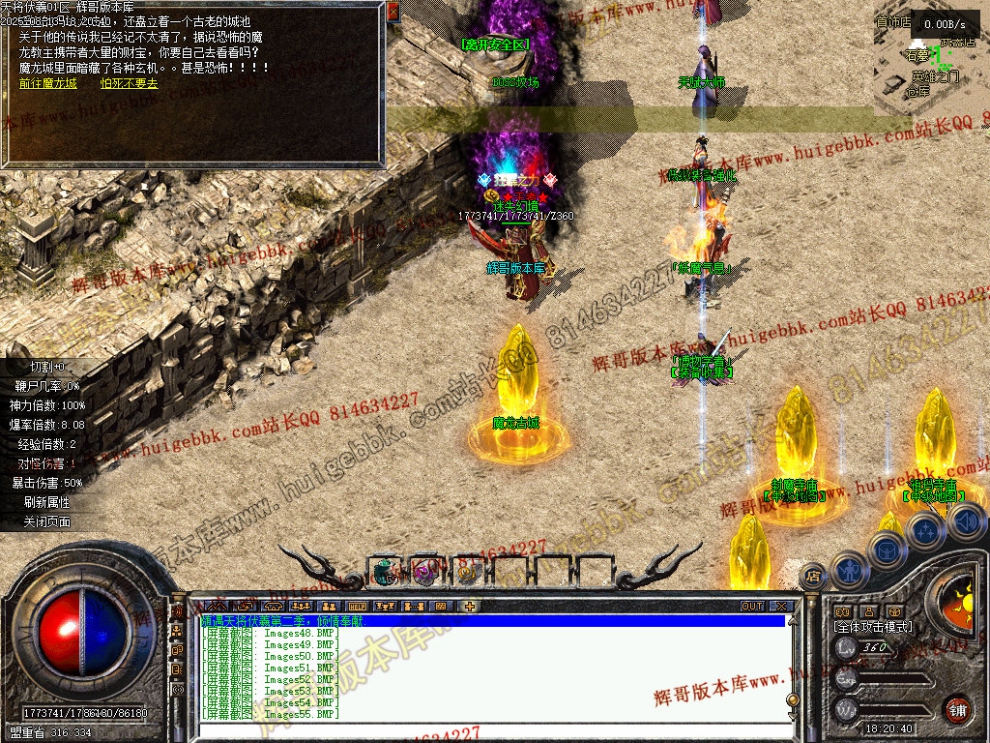Select the purple item hotbar slot
Viewport: 990px width, 743px height.
[424, 572]
